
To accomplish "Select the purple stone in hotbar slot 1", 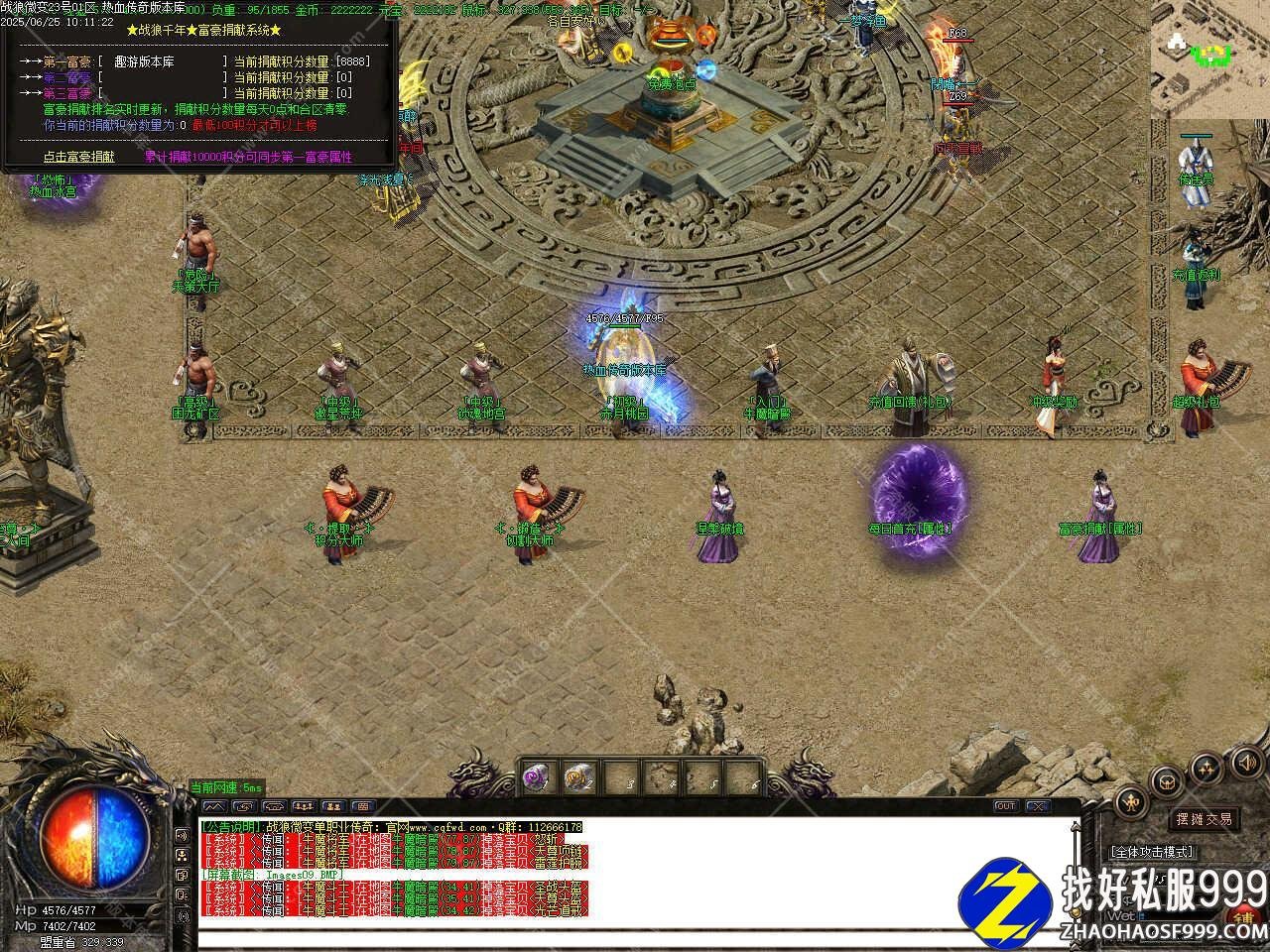I will tap(537, 777).
